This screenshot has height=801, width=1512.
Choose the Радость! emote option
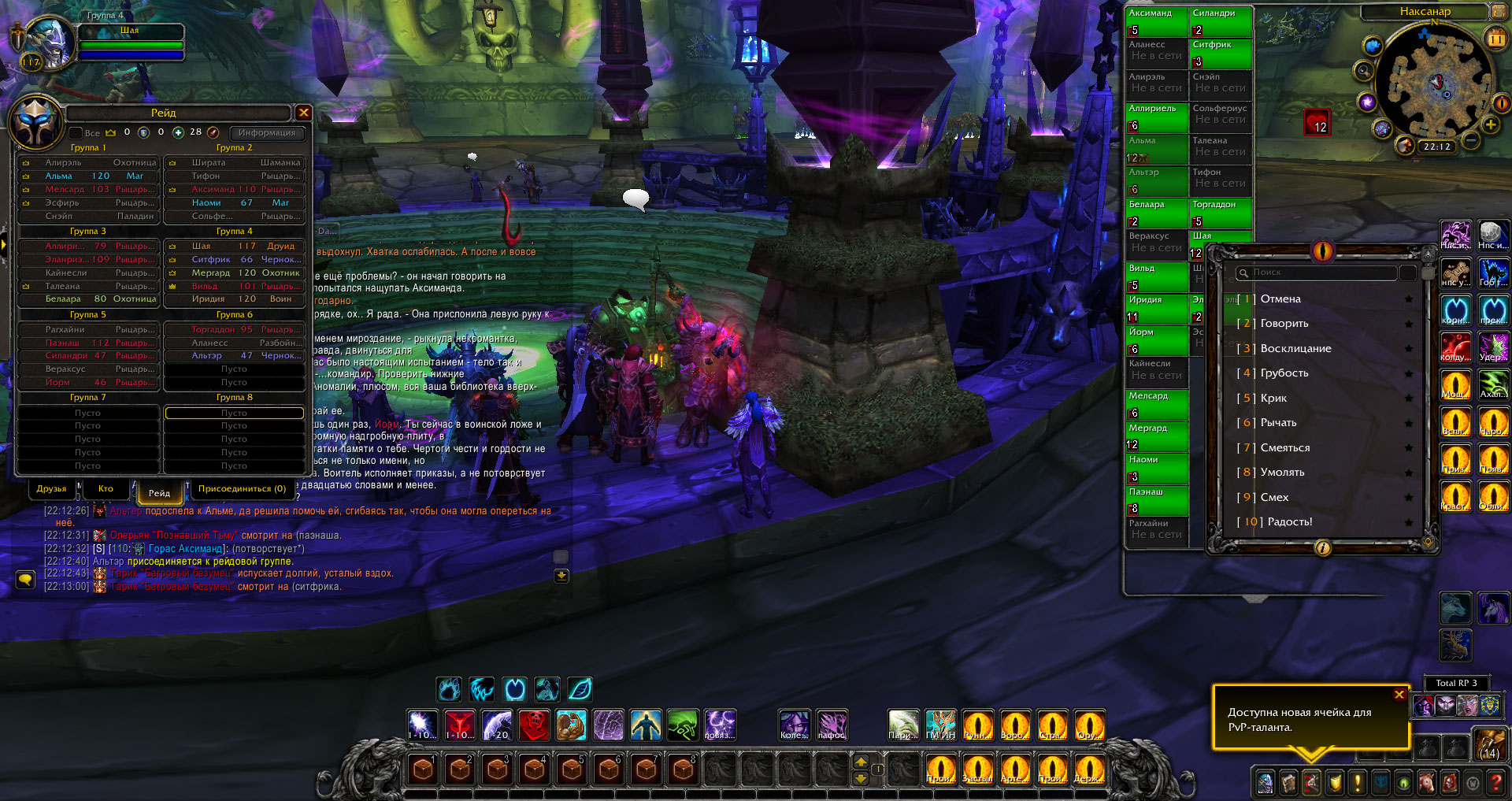[1290, 522]
